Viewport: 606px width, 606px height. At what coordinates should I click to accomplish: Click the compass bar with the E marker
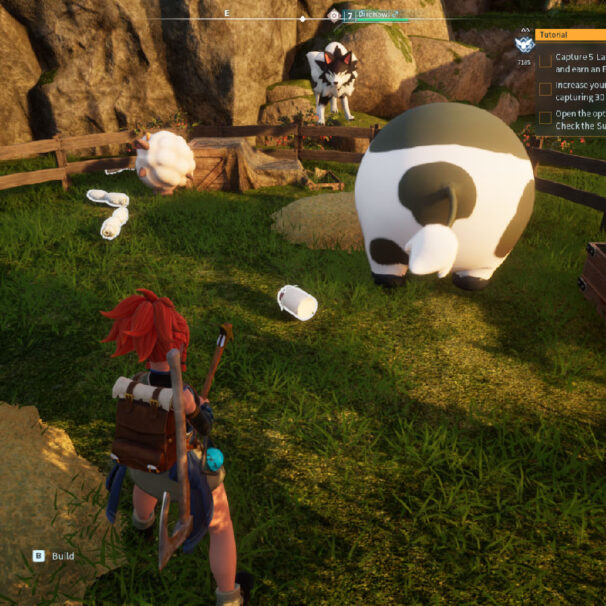[228, 17]
